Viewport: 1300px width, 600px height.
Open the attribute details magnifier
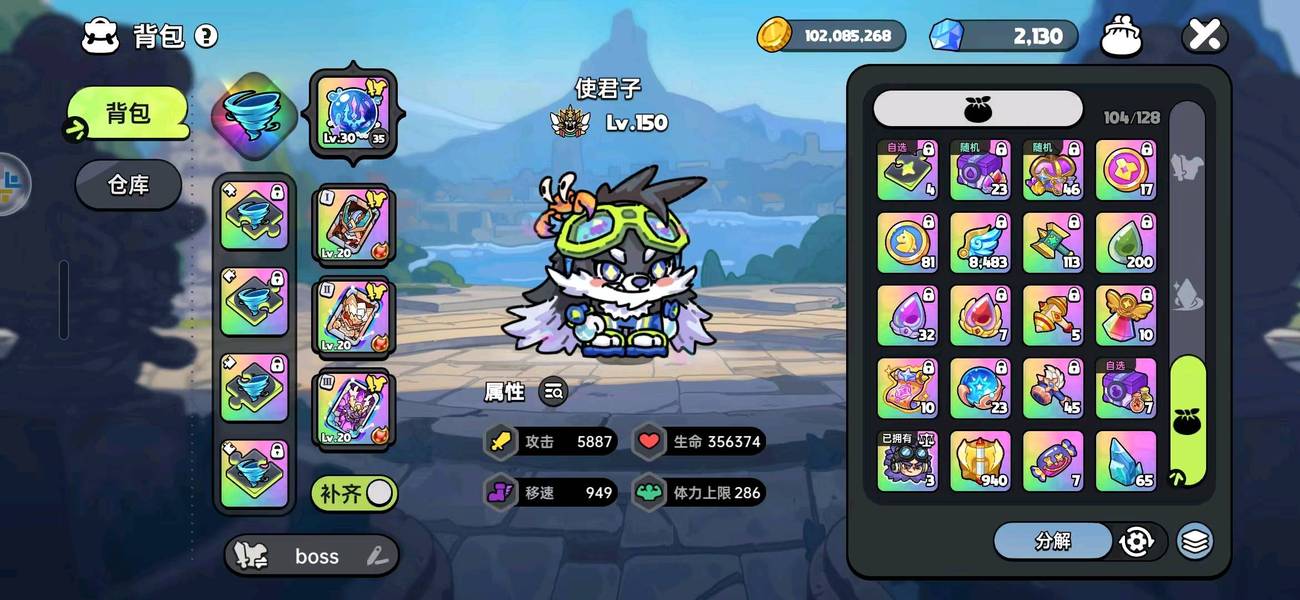(553, 392)
